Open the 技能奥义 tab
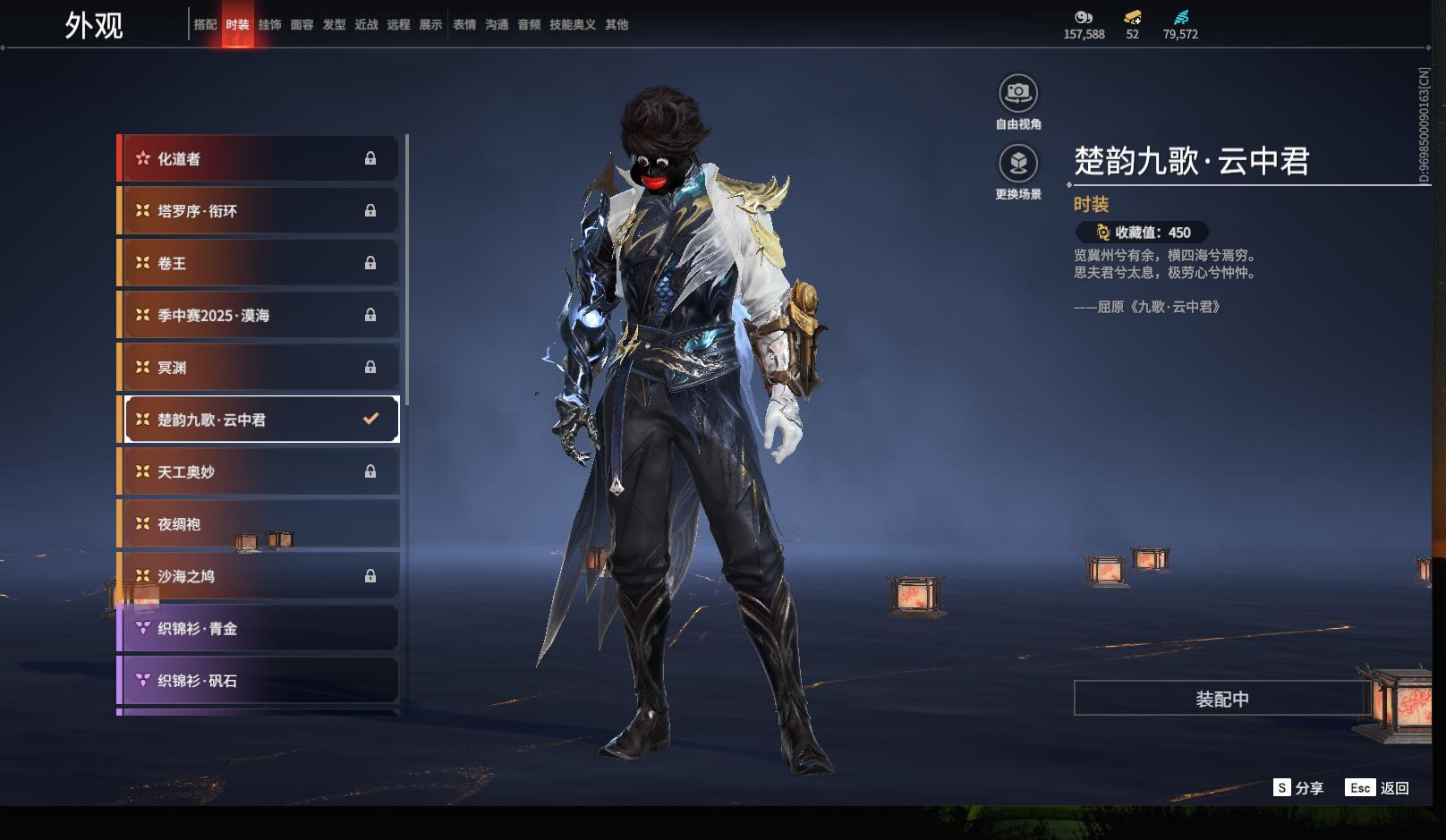Viewport: 1446px width, 840px height. point(572,25)
